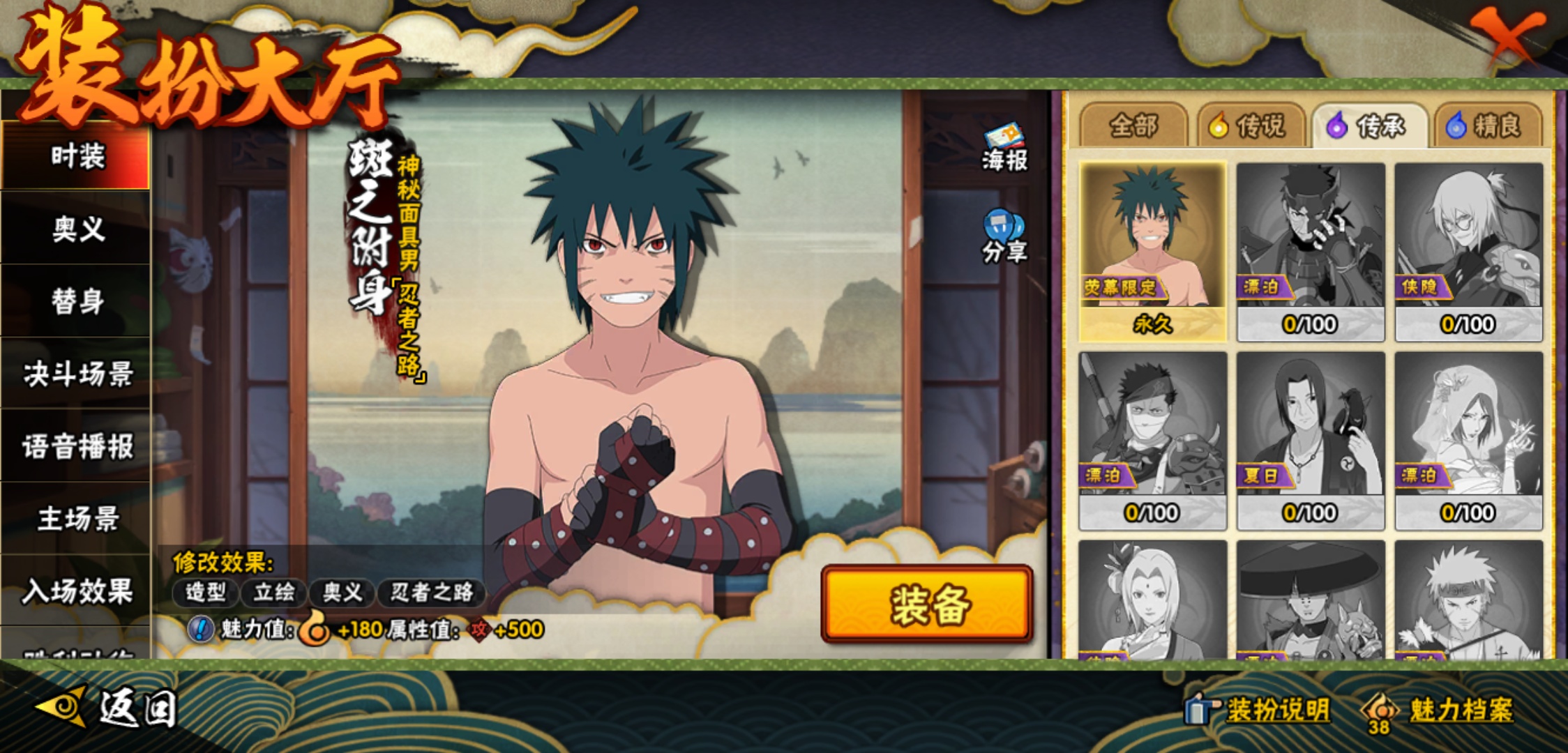This screenshot has height=753, width=1568.
Task: Open the 奥义 category
Action: [x=77, y=229]
